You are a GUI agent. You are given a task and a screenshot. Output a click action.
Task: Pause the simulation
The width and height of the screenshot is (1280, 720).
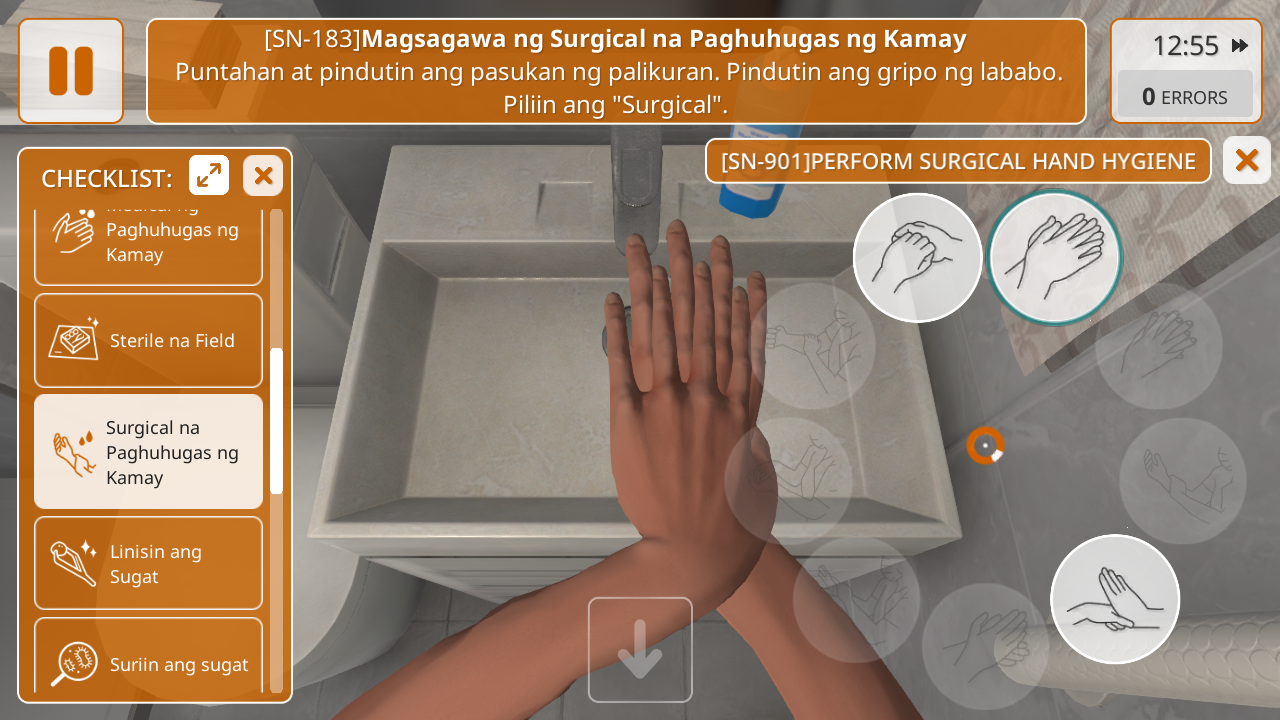(71, 71)
